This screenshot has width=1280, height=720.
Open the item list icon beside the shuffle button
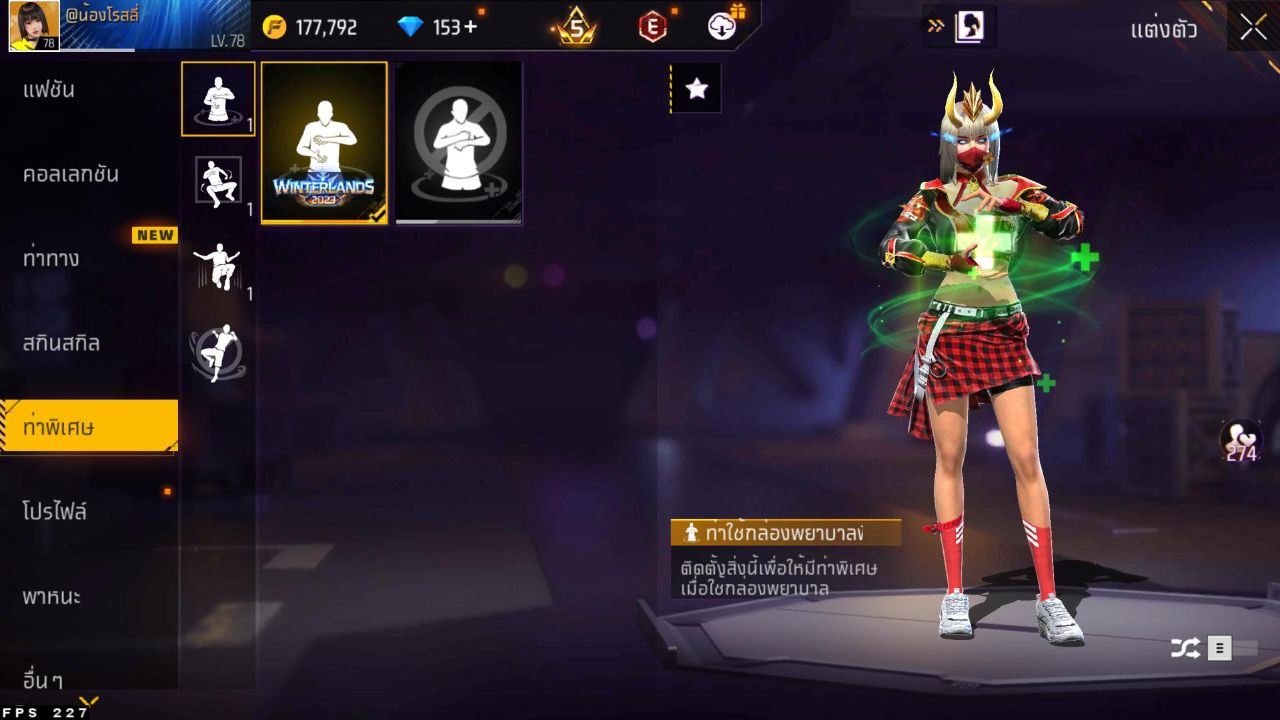(x=1218, y=647)
